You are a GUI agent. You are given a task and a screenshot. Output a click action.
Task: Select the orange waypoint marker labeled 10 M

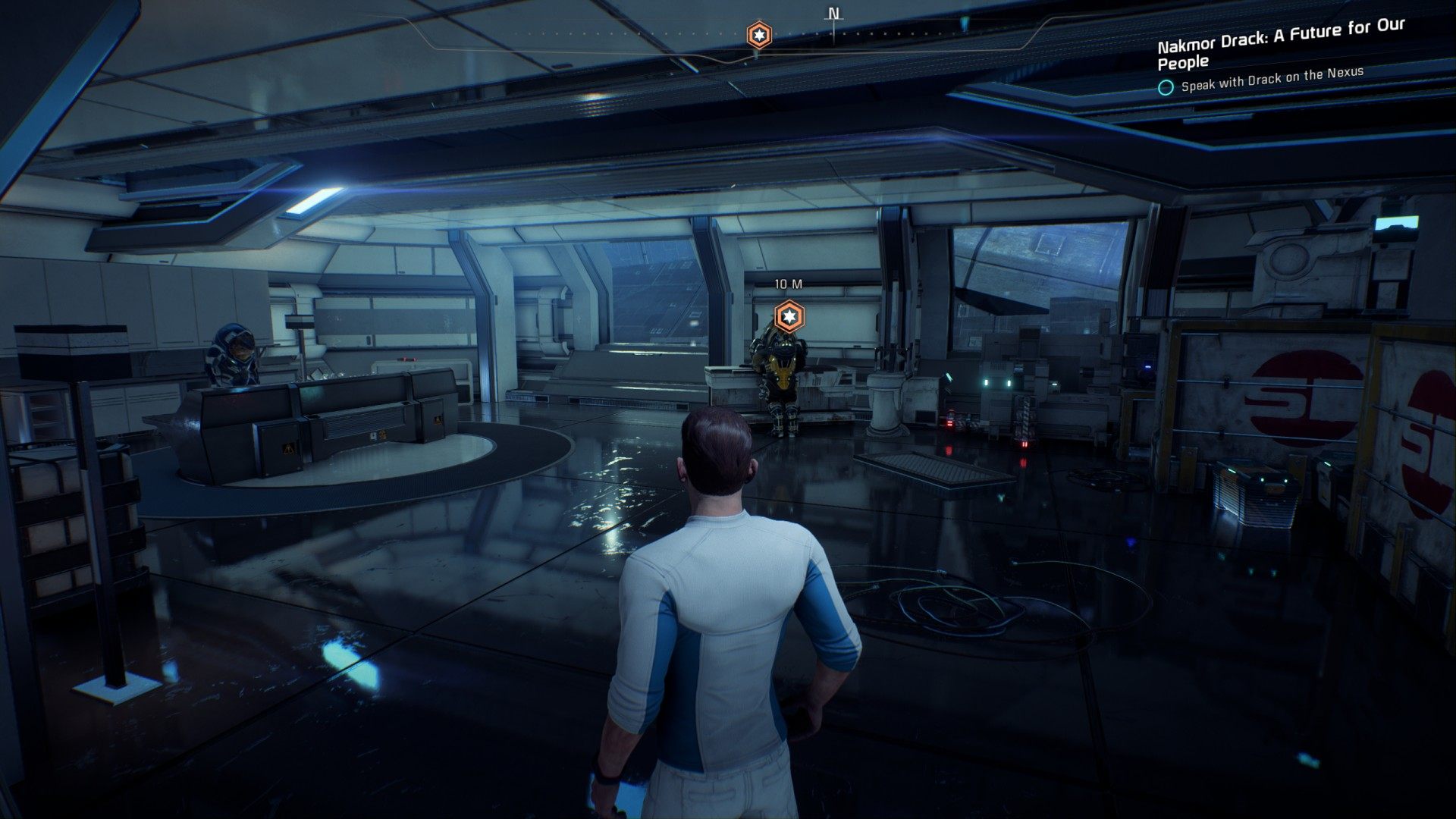pyautogui.click(x=789, y=316)
